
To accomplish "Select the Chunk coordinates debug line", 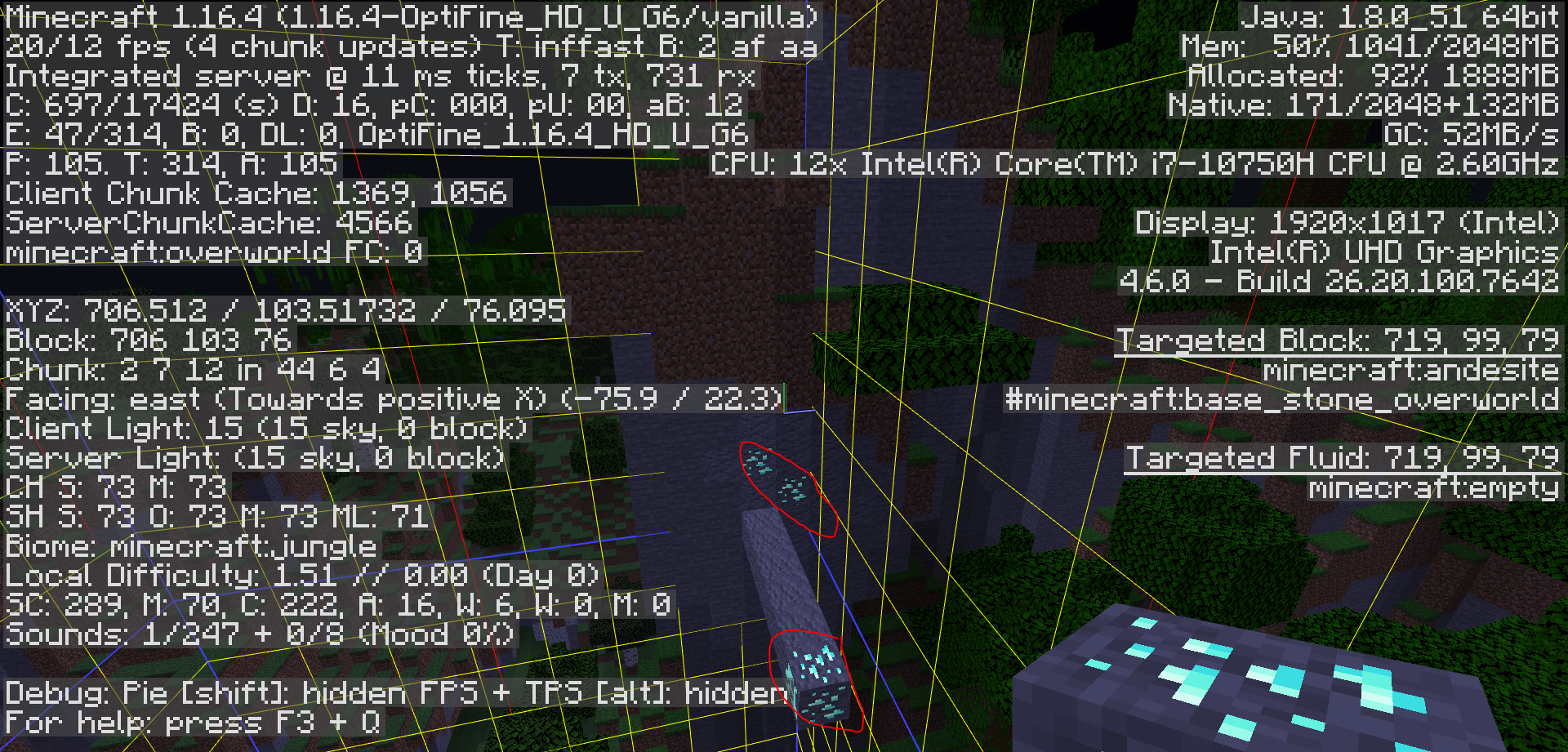I will tap(192, 370).
